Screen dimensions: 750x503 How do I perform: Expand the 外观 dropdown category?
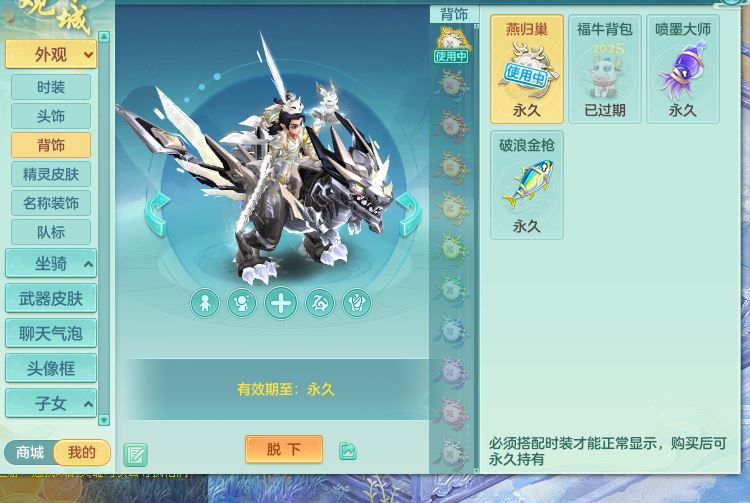pos(50,54)
